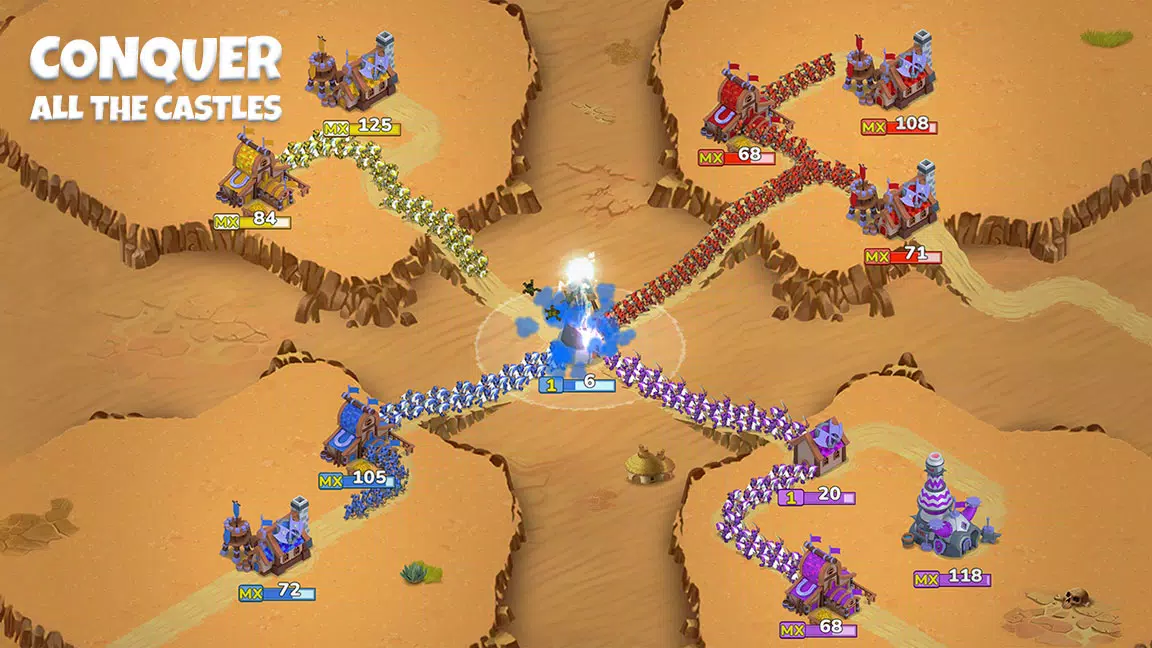1152x648 pixels.
Task: Select the purple level 1 building showing 20
Action: point(818,452)
